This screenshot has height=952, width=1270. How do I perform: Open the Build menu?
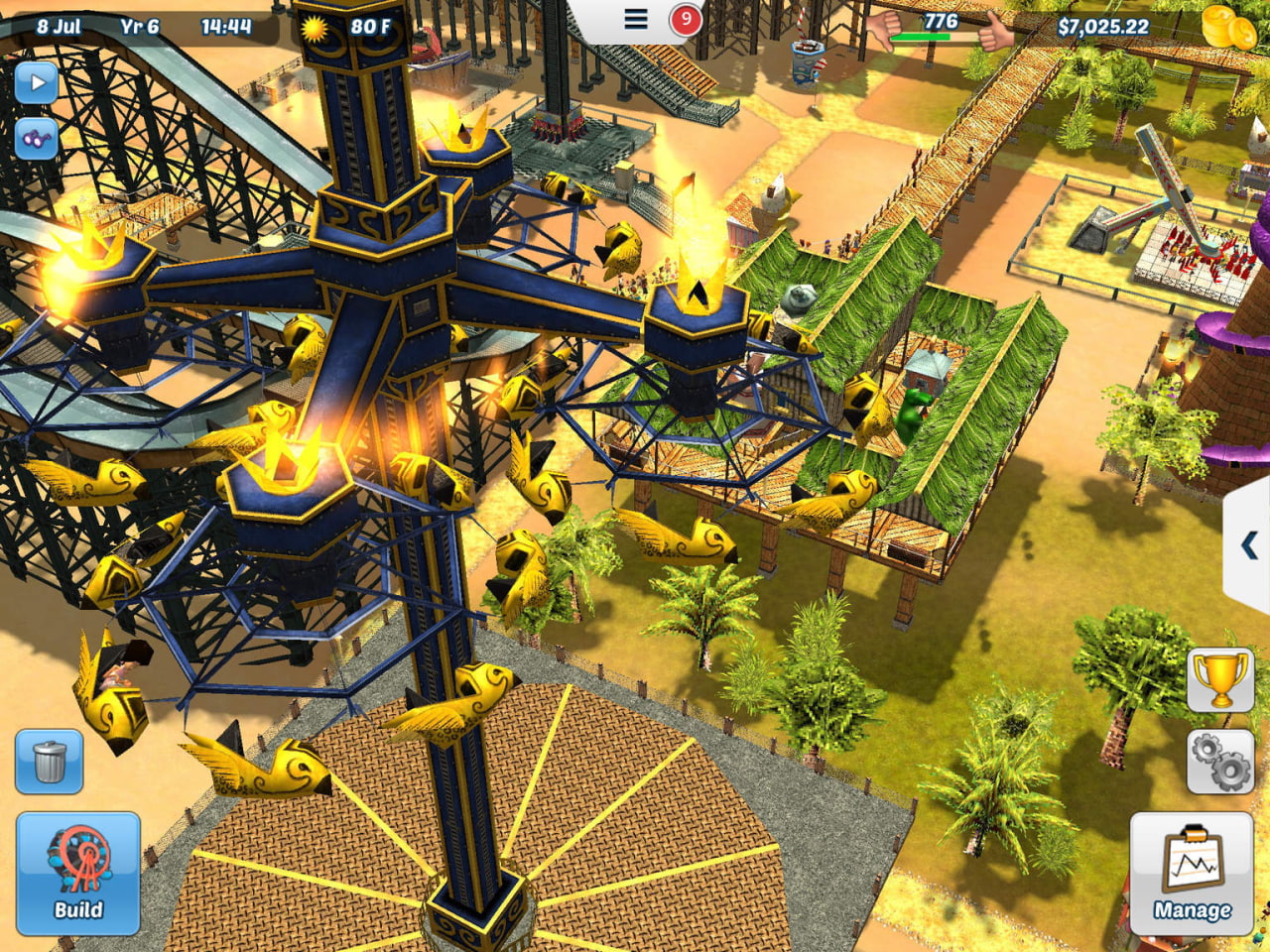(77, 873)
